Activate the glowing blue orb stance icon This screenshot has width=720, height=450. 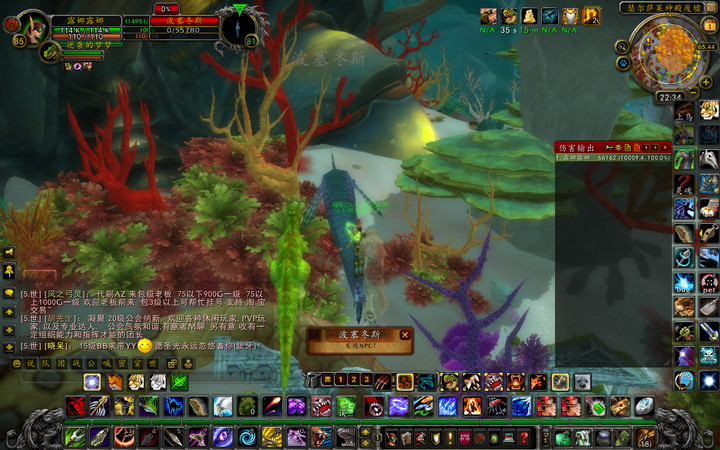point(92,381)
